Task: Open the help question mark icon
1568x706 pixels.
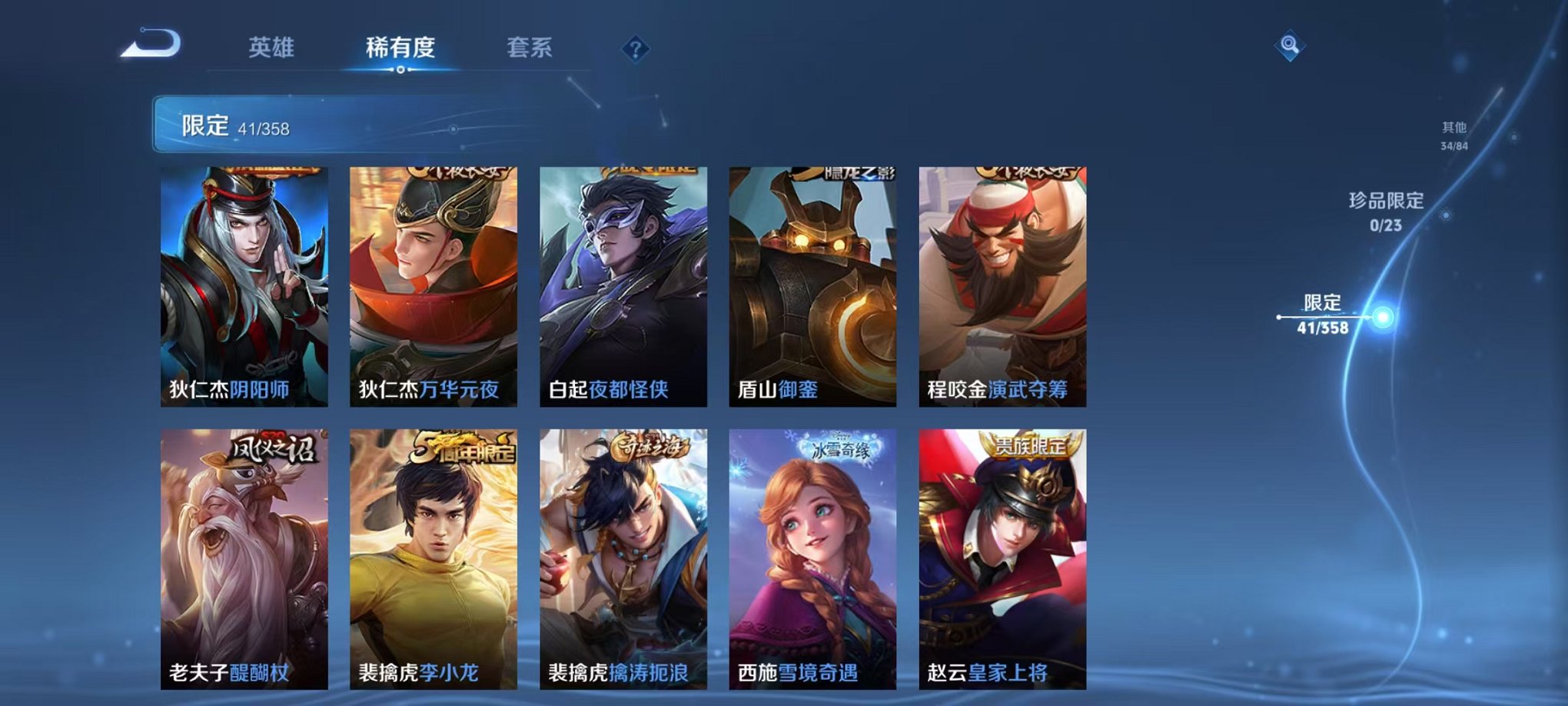Action: click(634, 49)
